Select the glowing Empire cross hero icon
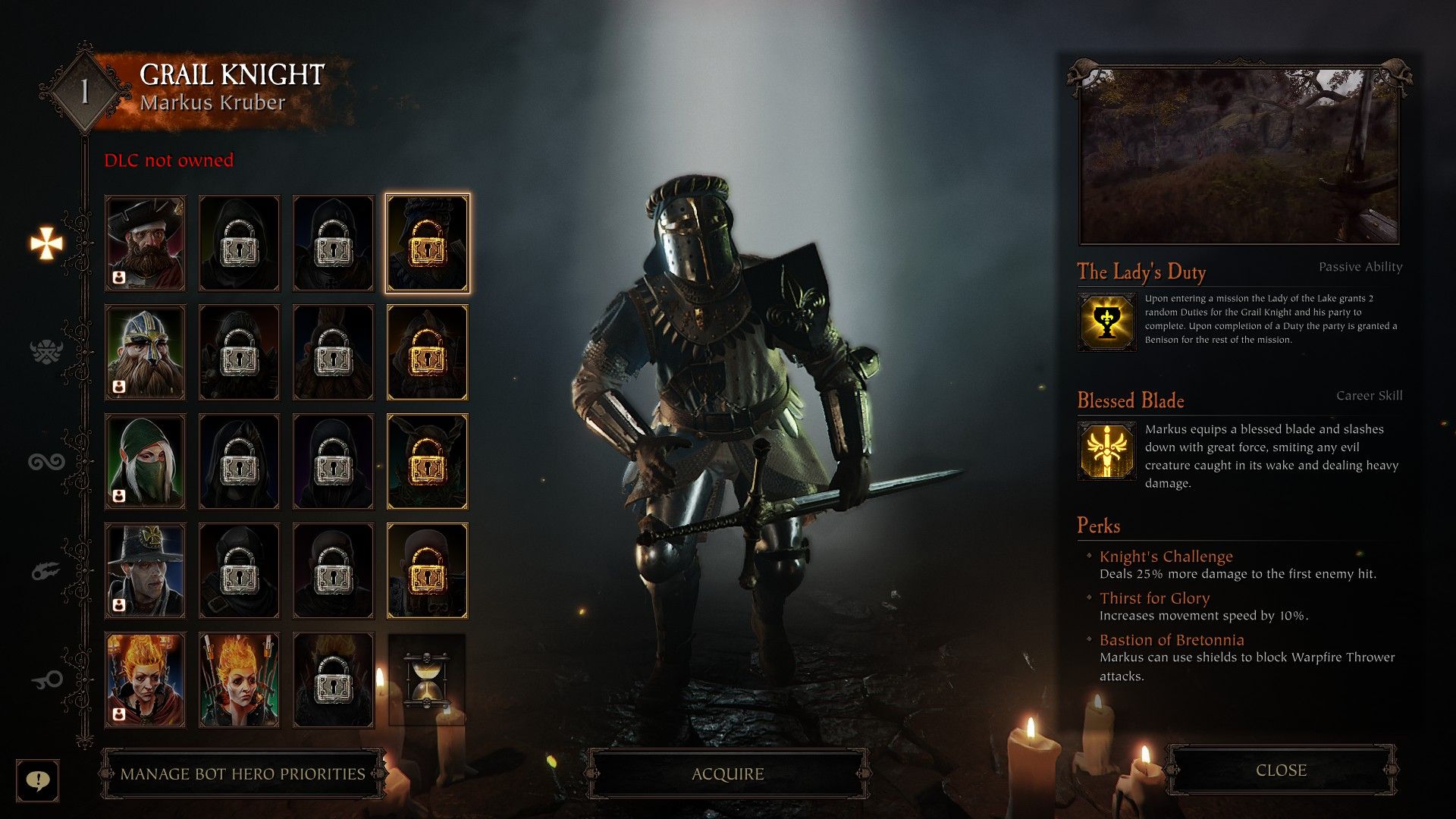Viewport: 1456px width, 819px height. tap(45, 243)
